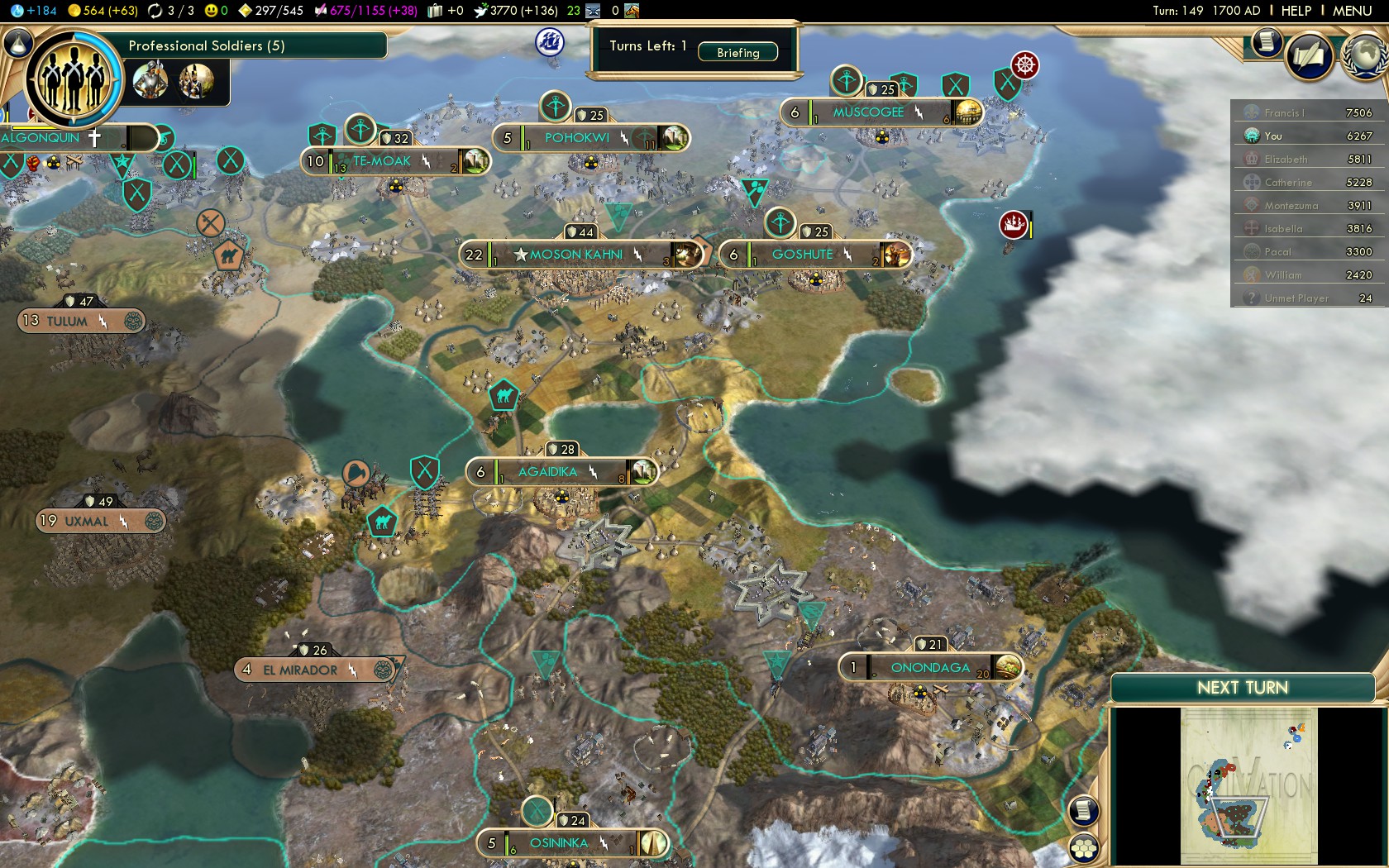
Task: Toggle the hex grid overlay beside the minimap
Action: (1082, 847)
